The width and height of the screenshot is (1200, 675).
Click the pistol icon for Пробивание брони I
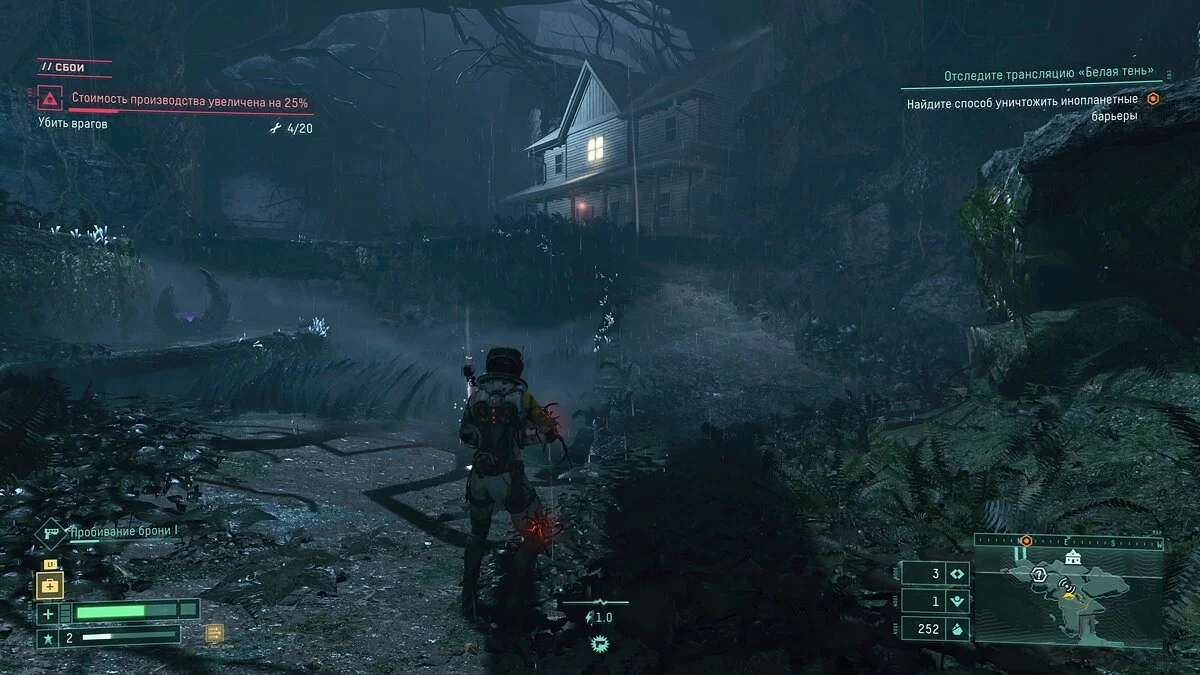point(50,532)
